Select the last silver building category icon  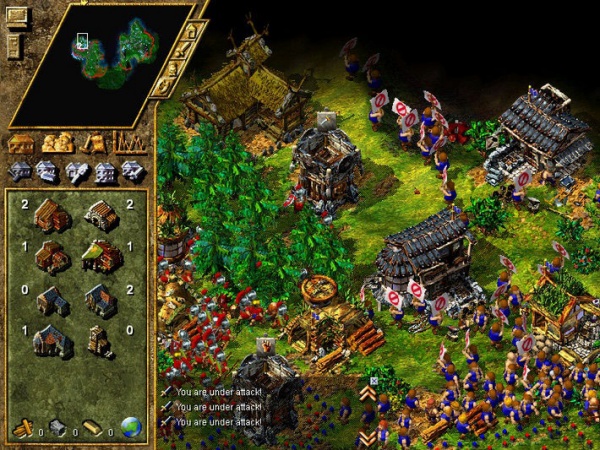[x=132, y=171]
